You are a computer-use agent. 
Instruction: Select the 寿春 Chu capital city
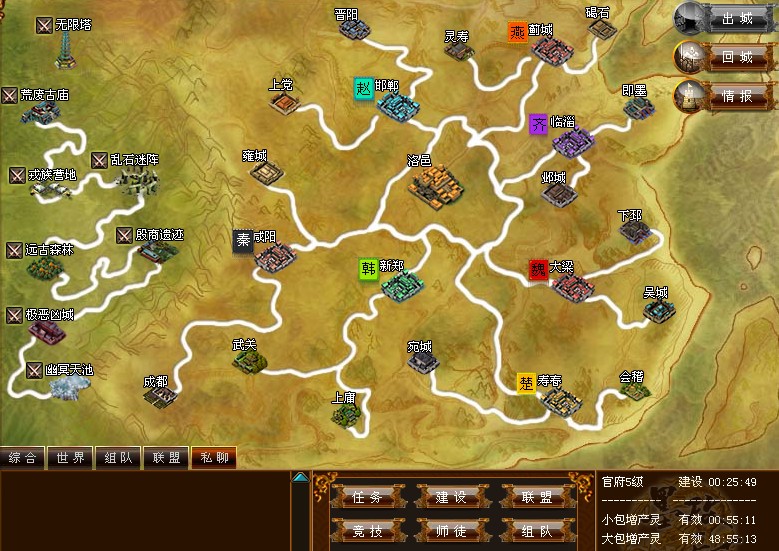(557, 401)
